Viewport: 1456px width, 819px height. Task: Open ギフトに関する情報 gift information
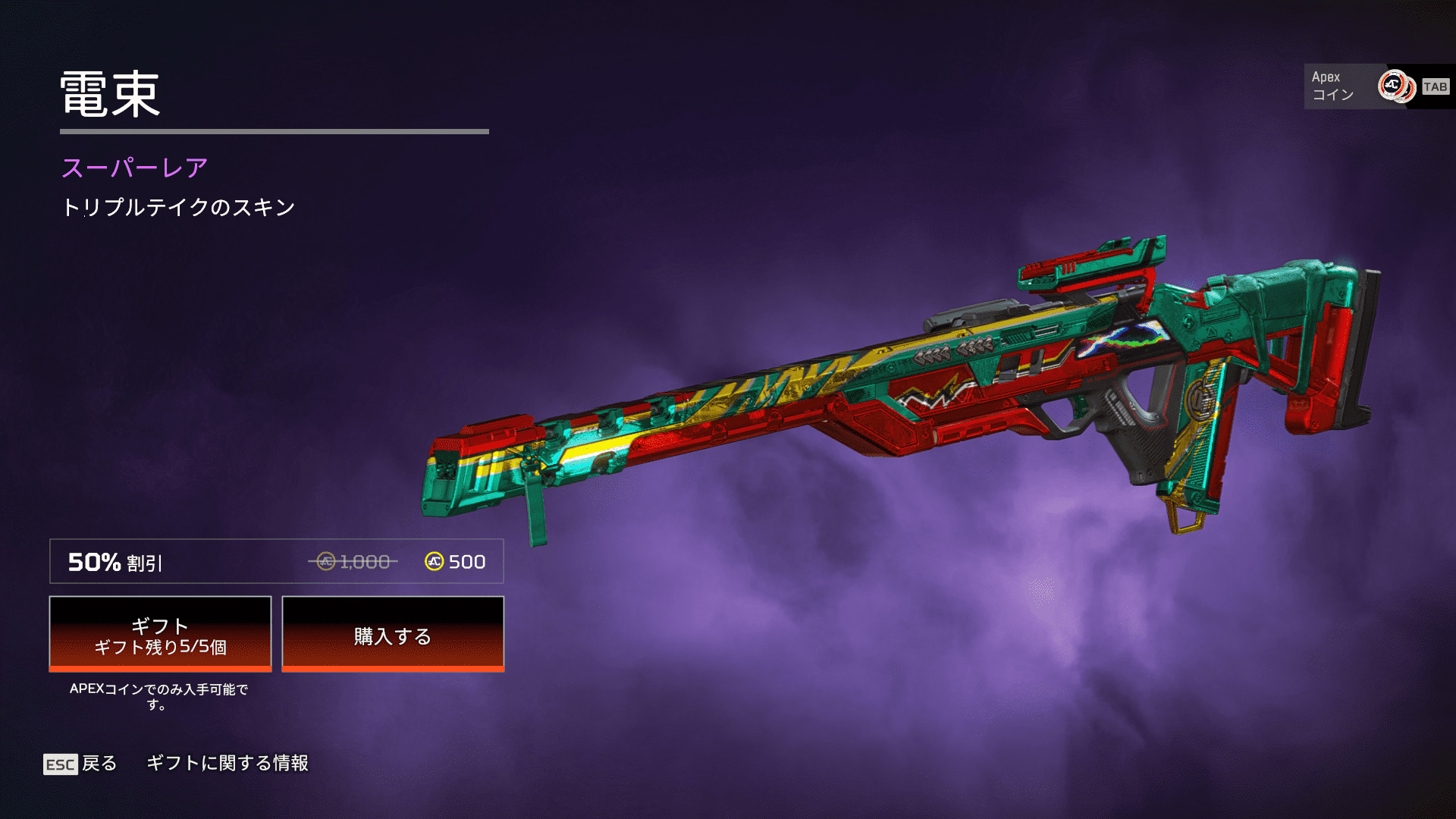tap(227, 763)
